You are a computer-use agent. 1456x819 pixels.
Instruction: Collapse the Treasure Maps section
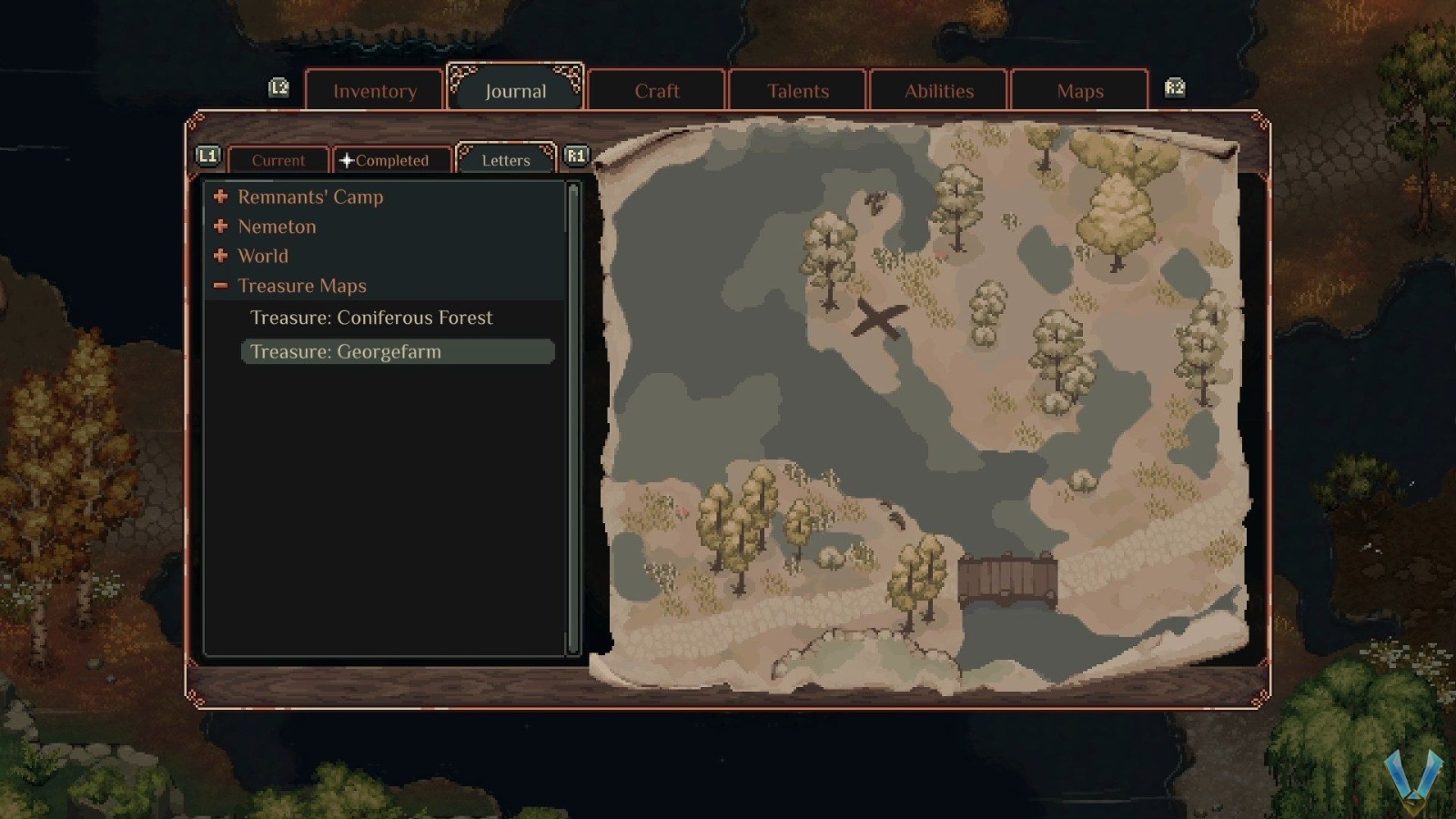tap(221, 286)
